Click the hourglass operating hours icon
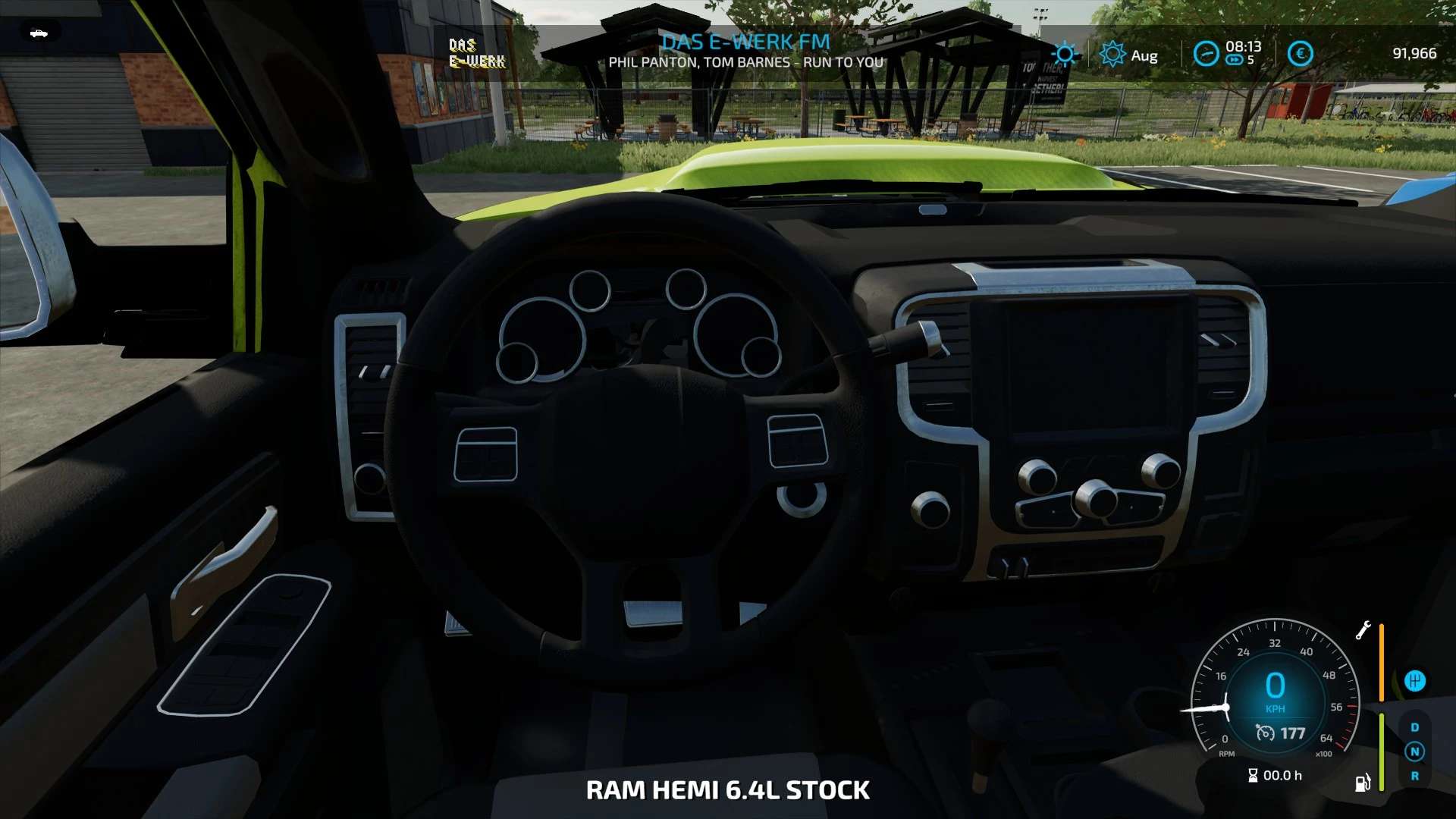Viewport: 1456px width, 819px height. pos(1253,775)
